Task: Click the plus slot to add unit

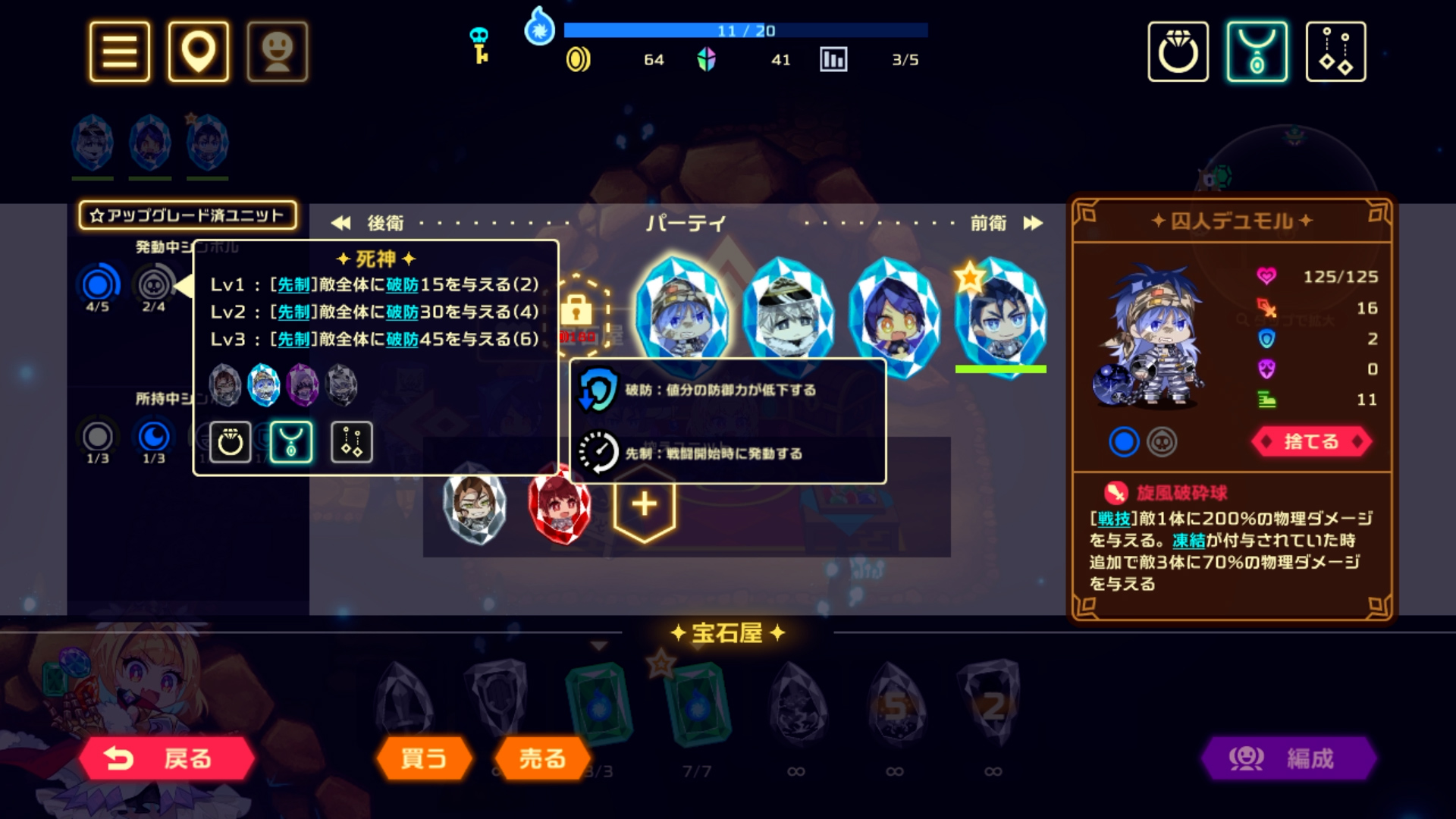Action: (x=644, y=504)
